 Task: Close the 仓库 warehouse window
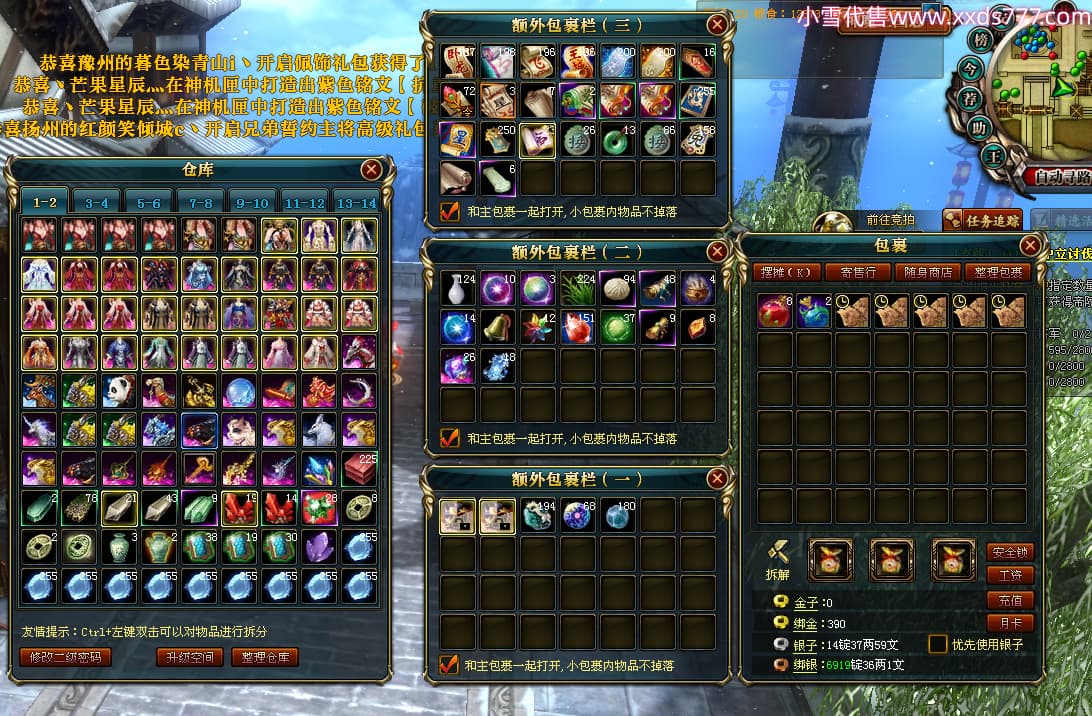point(371,170)
